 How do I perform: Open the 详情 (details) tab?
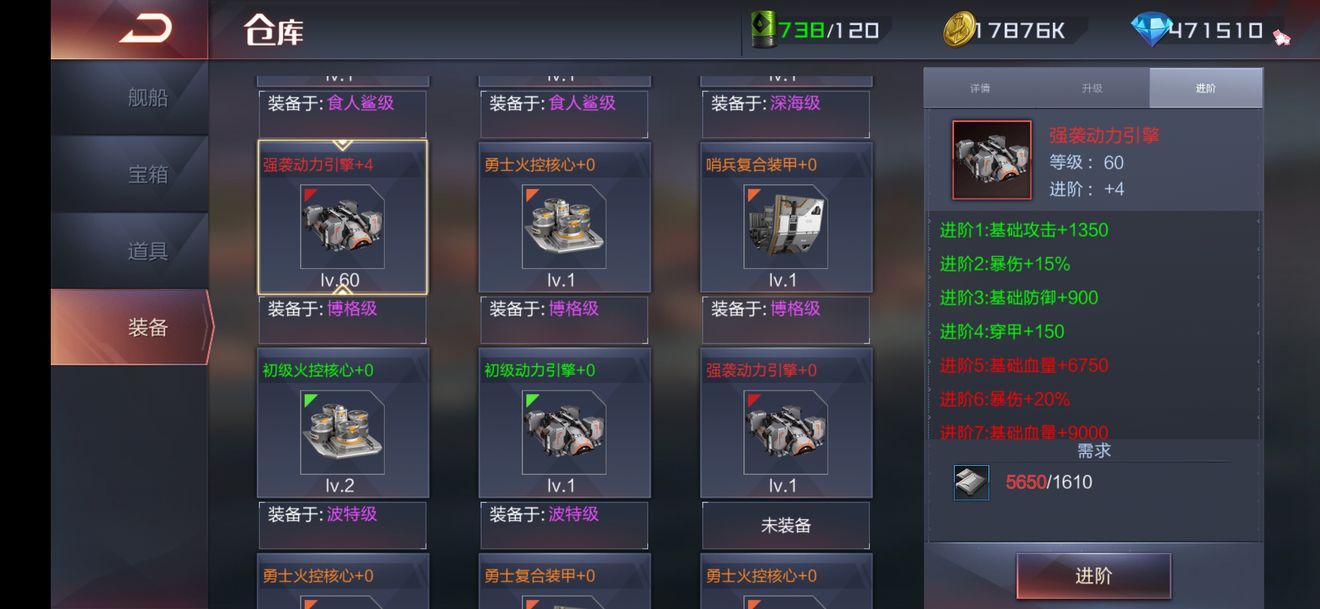click(x=980, y=88)
